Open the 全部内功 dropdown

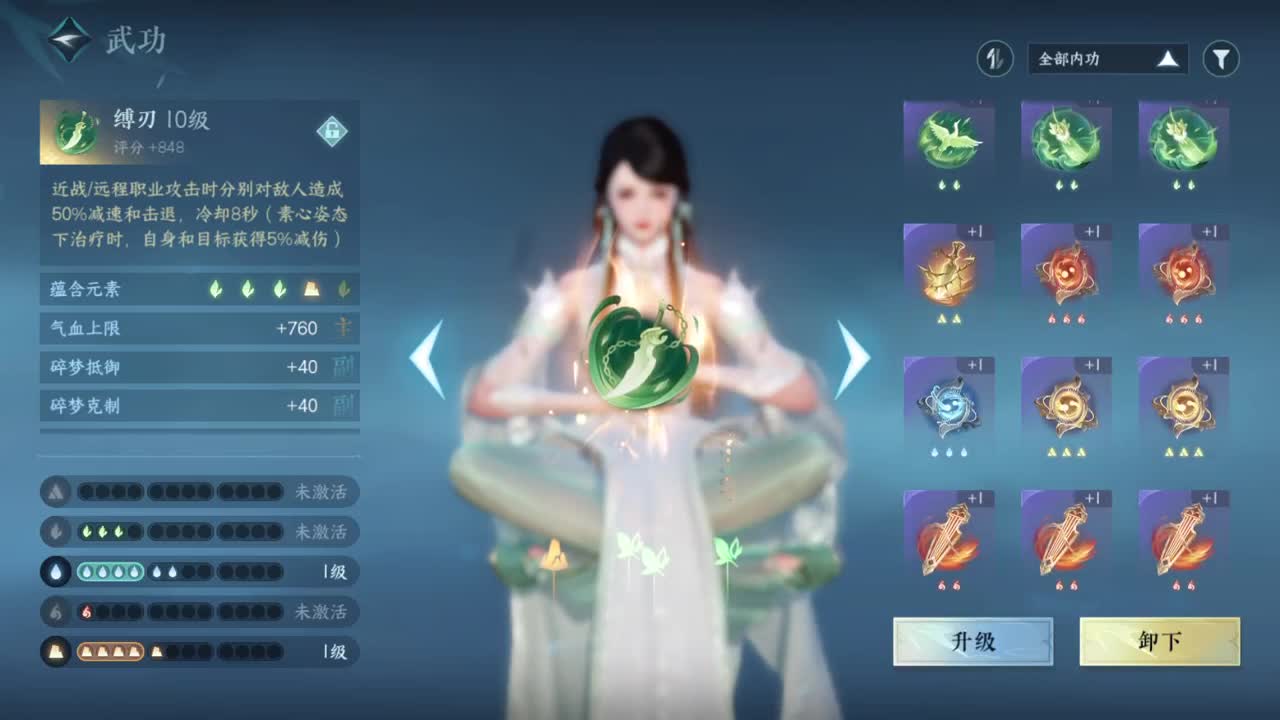[x=1105, y=58]
